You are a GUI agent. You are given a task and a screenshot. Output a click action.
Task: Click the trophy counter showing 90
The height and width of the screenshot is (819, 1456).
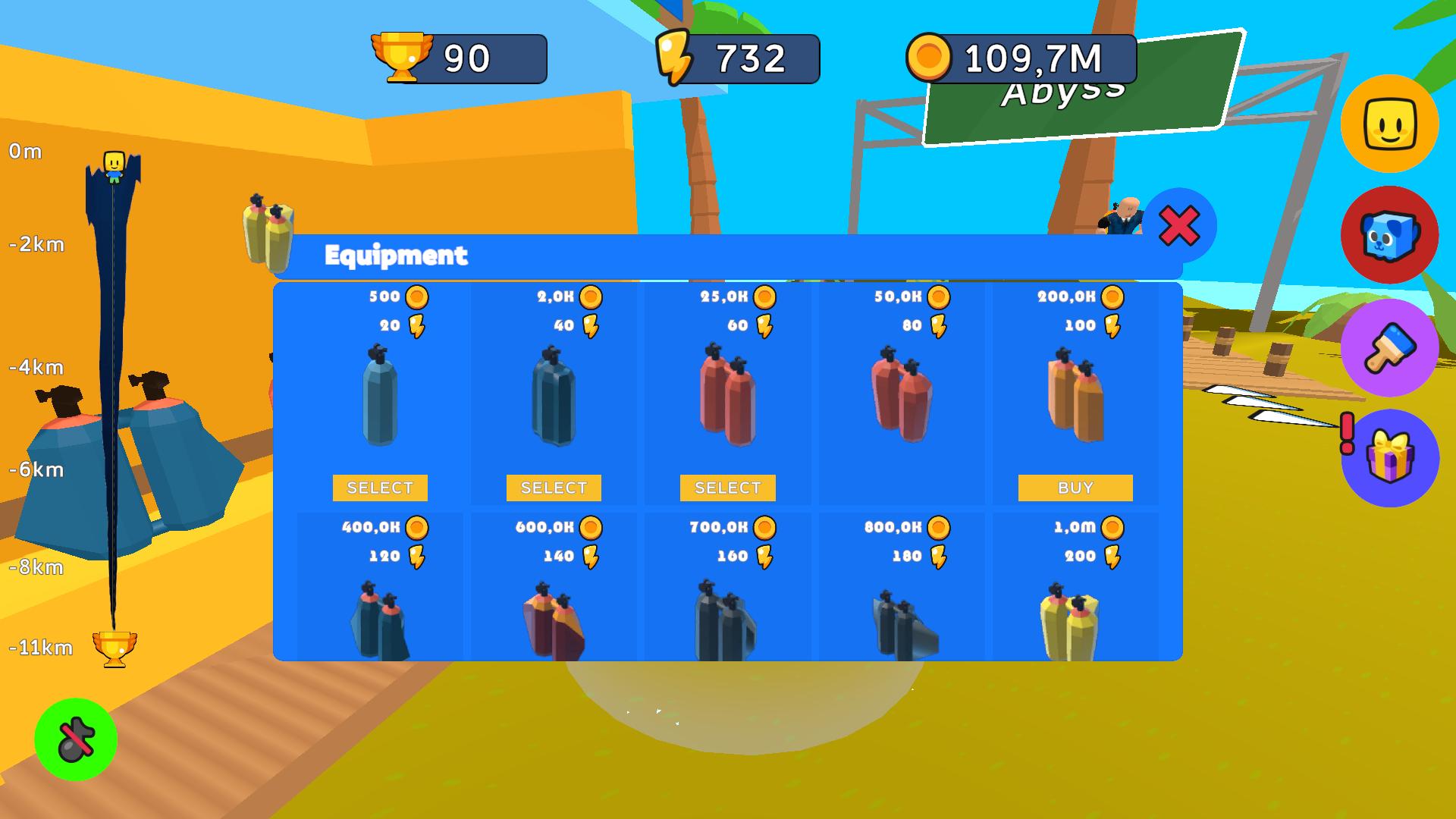coord(455,57)
